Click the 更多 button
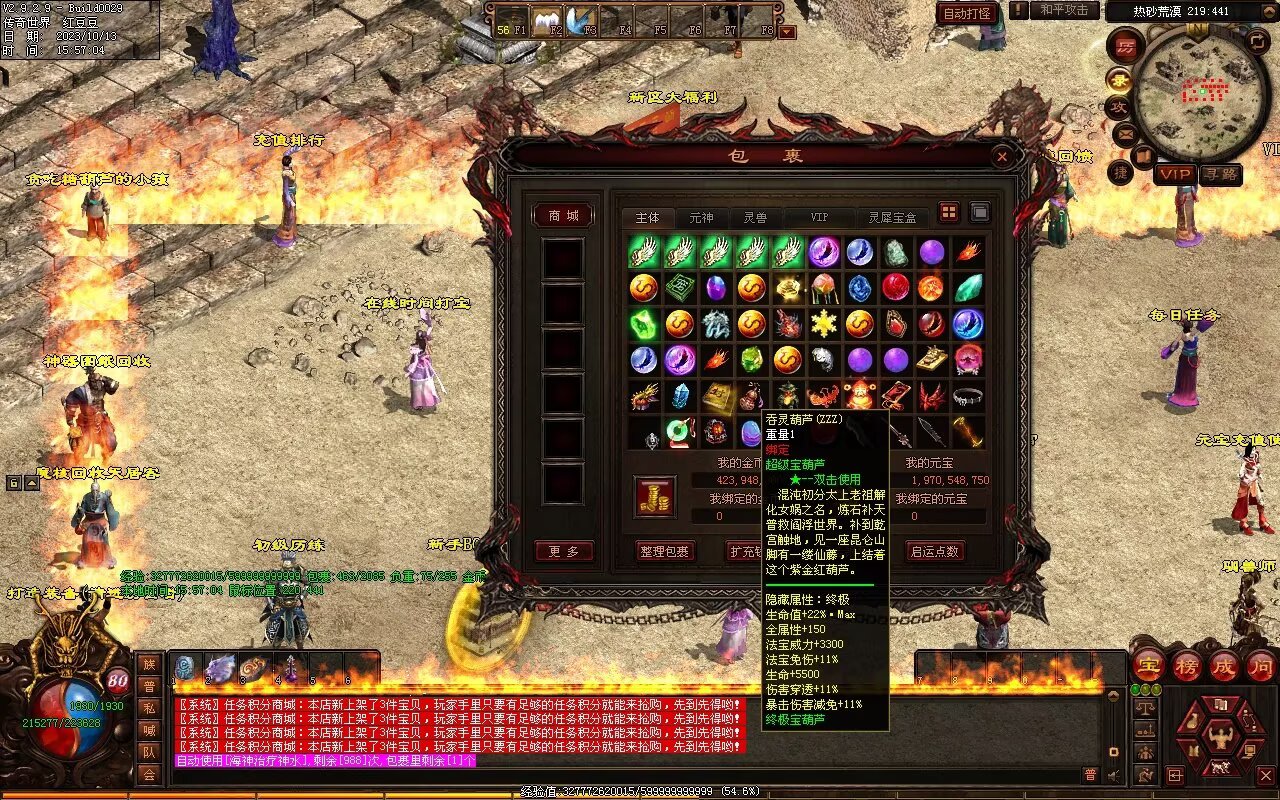The height and width of the screenshot is (800, 1280). [563, 551]
